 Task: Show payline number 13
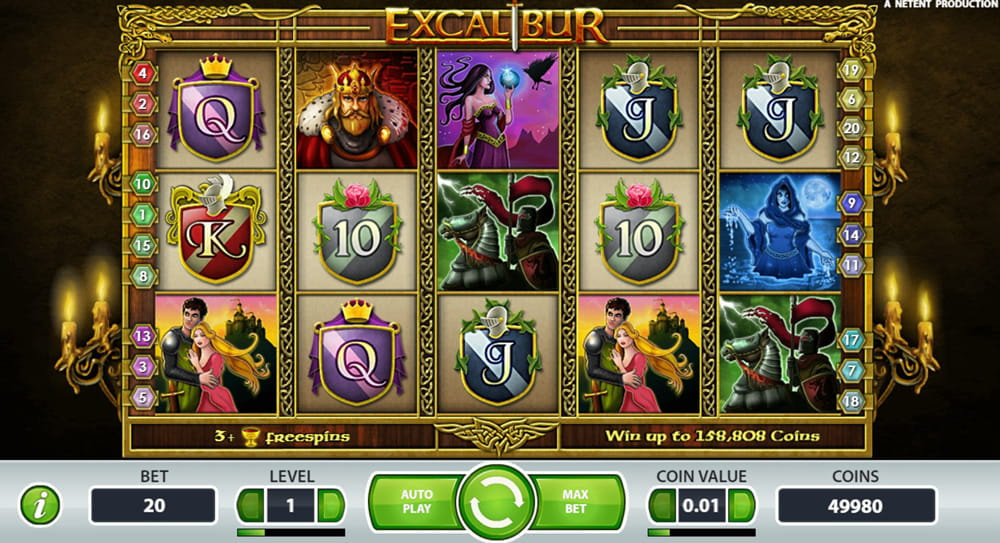[143, 336]
